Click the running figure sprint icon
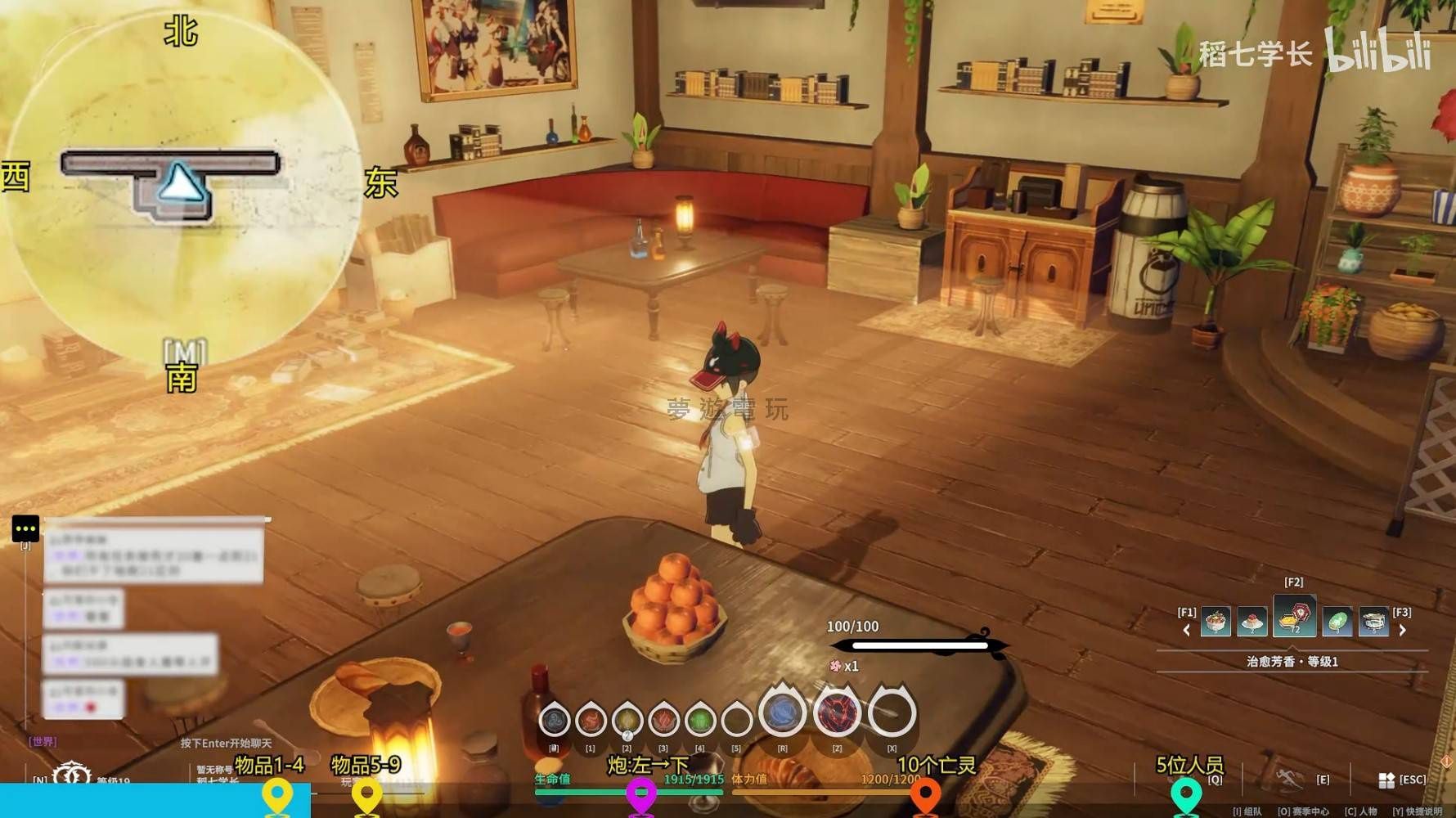1456x818 pixels. point(1288,779)
